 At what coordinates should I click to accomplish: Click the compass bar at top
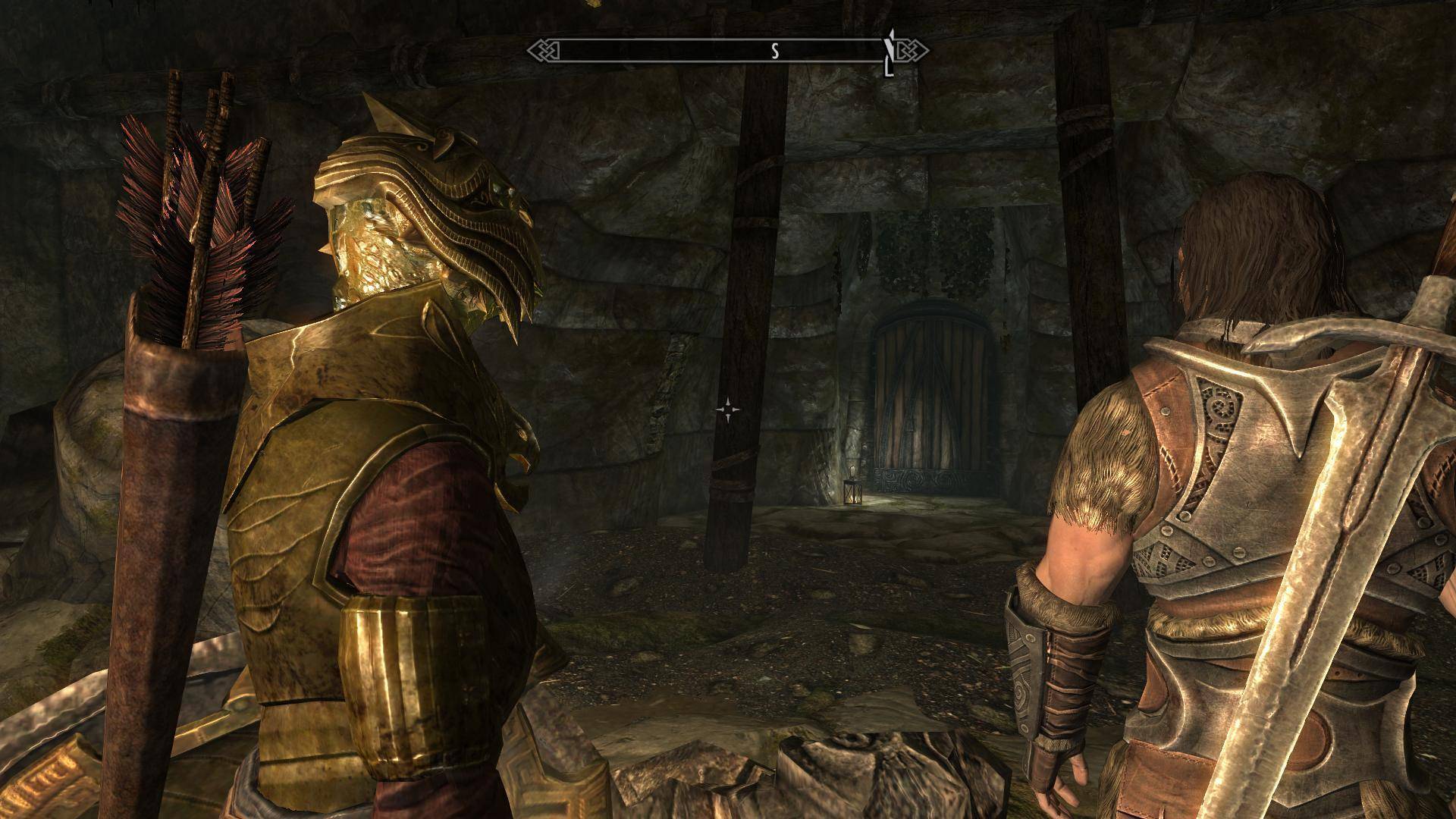click(726, 52)
